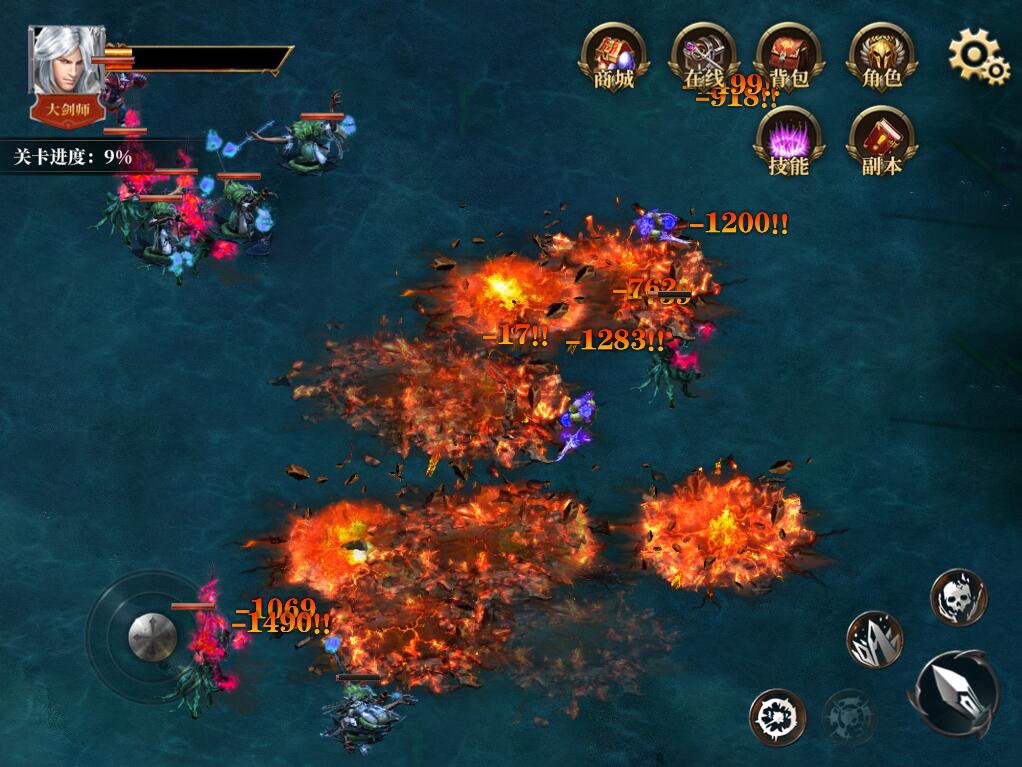The image size is (1022, 767).
Task: Open the 技能 skills menu
Action: (789, 141)
